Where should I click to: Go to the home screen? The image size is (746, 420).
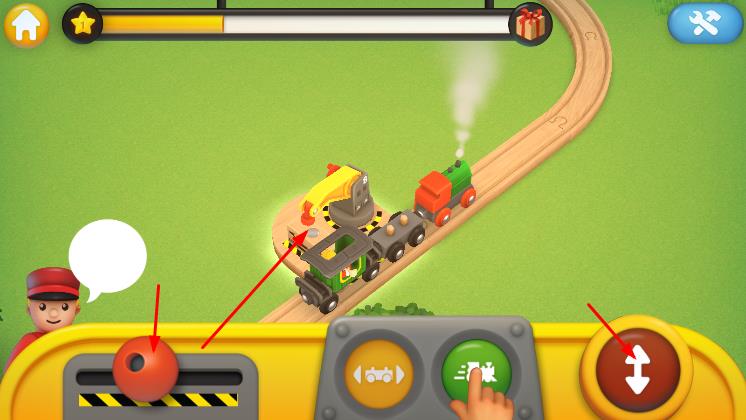coord(26,24)
